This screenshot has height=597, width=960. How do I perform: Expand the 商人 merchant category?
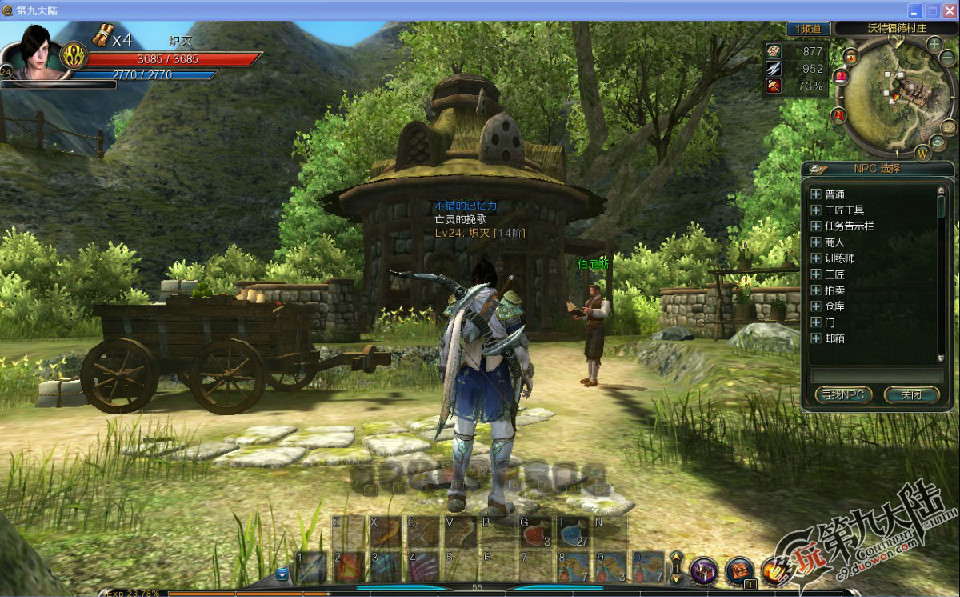tap(816, 242)
